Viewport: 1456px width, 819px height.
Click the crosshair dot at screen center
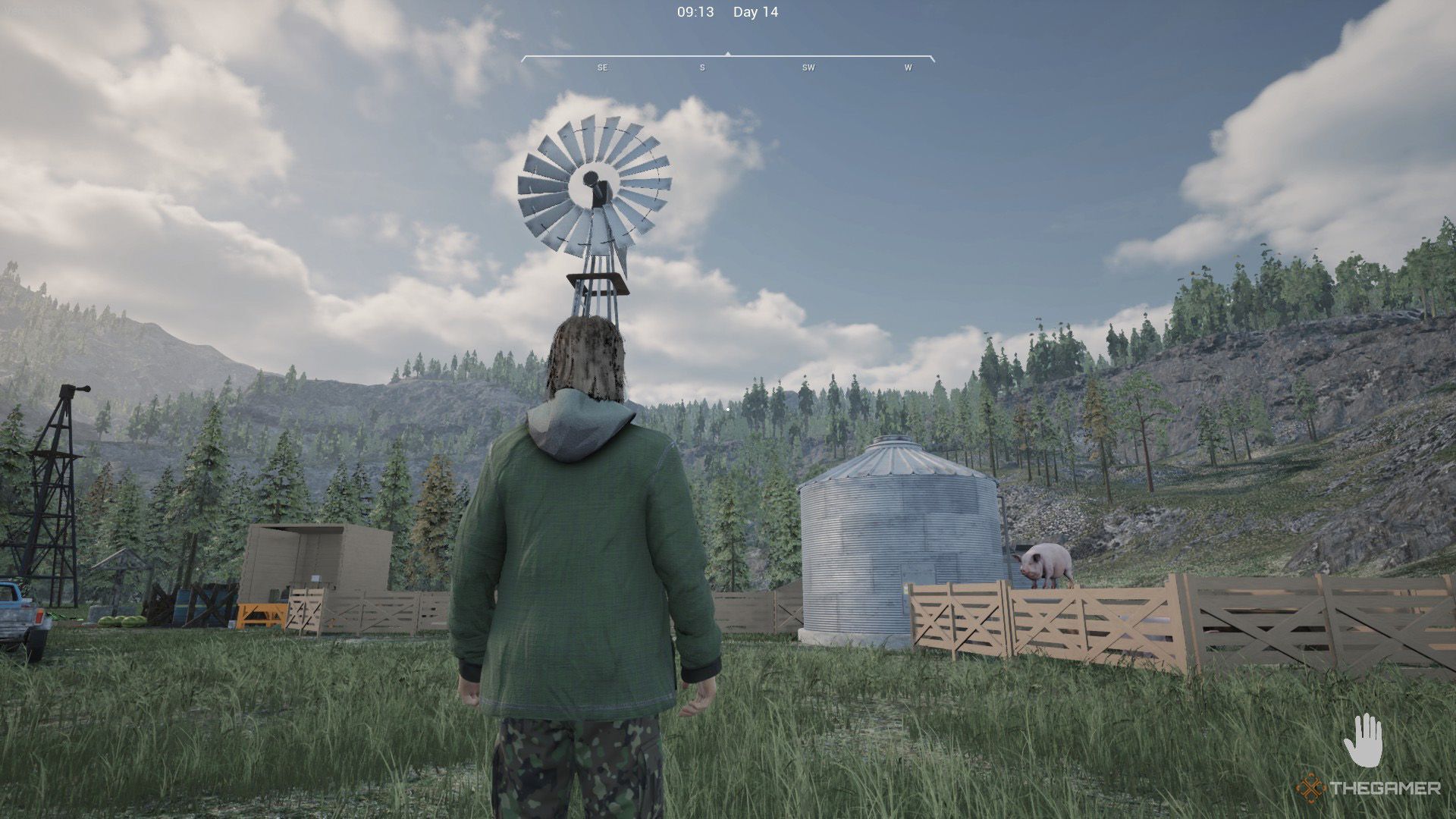(726, 409)
